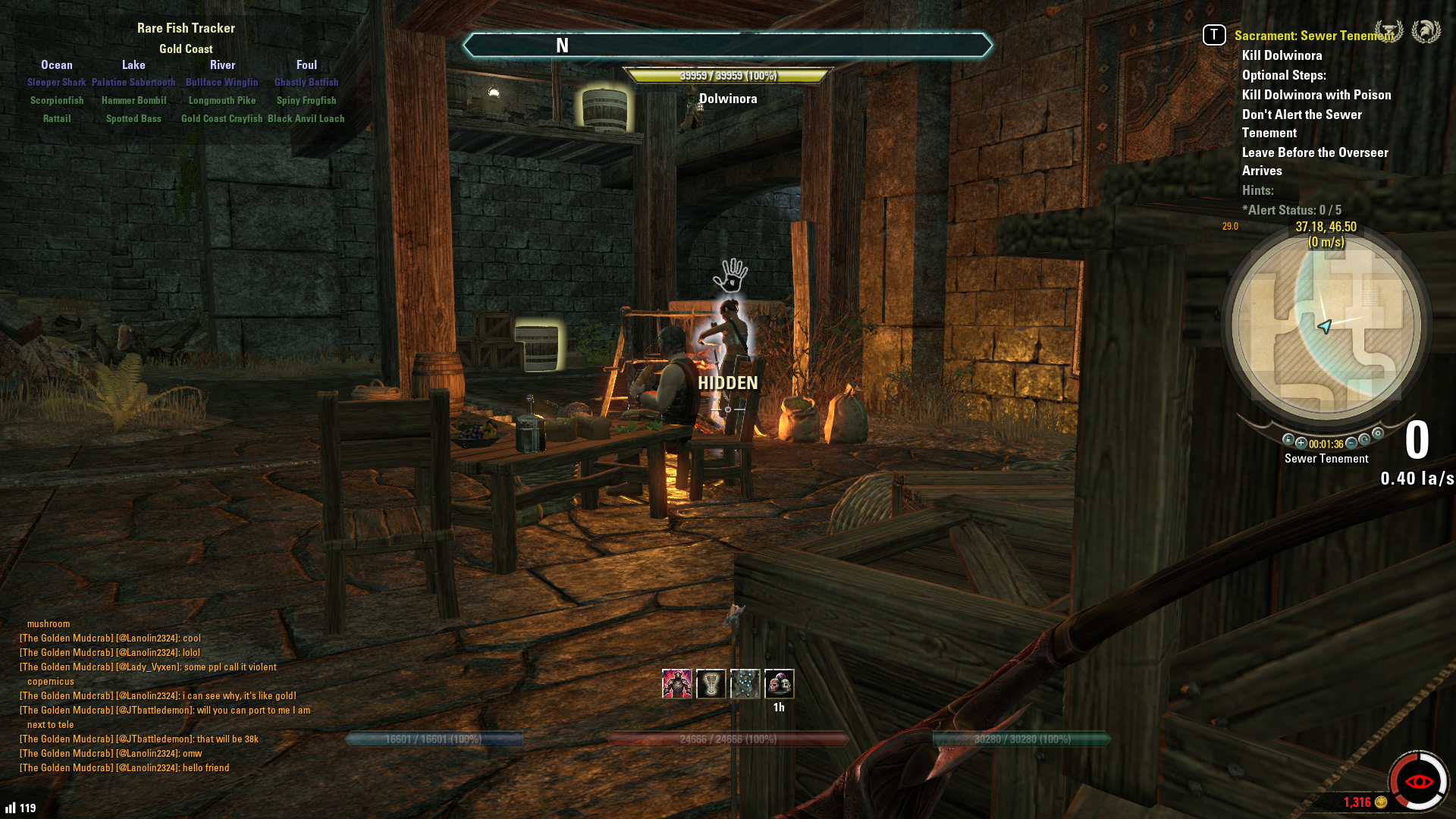The height and width of the screenshot is (819, 1456).
Task: Click the minimap rotate arrow button
Action: click(x=1364, y=440)
